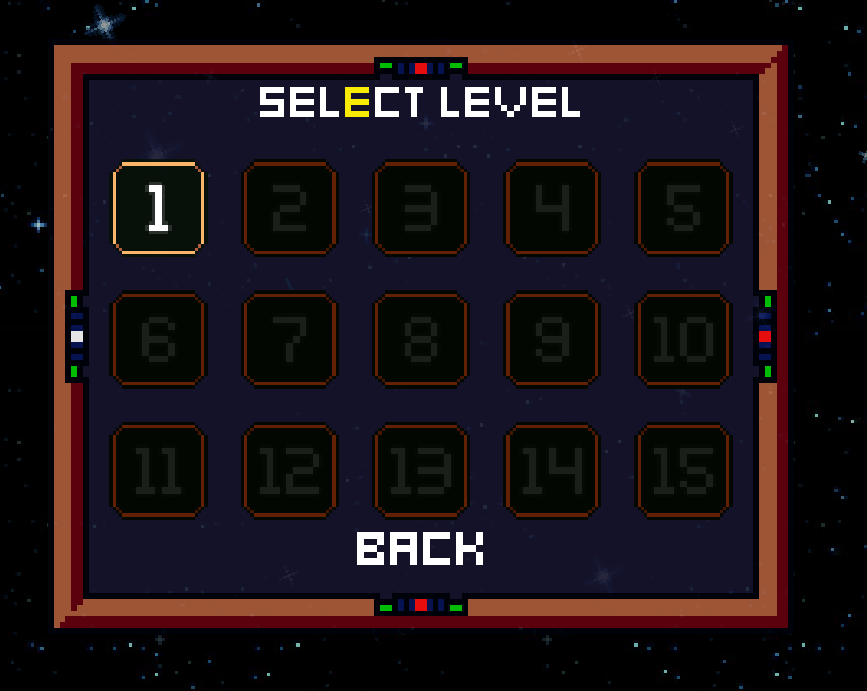
Task: Select the level 15 tile
Action: [x=683, y=470]
